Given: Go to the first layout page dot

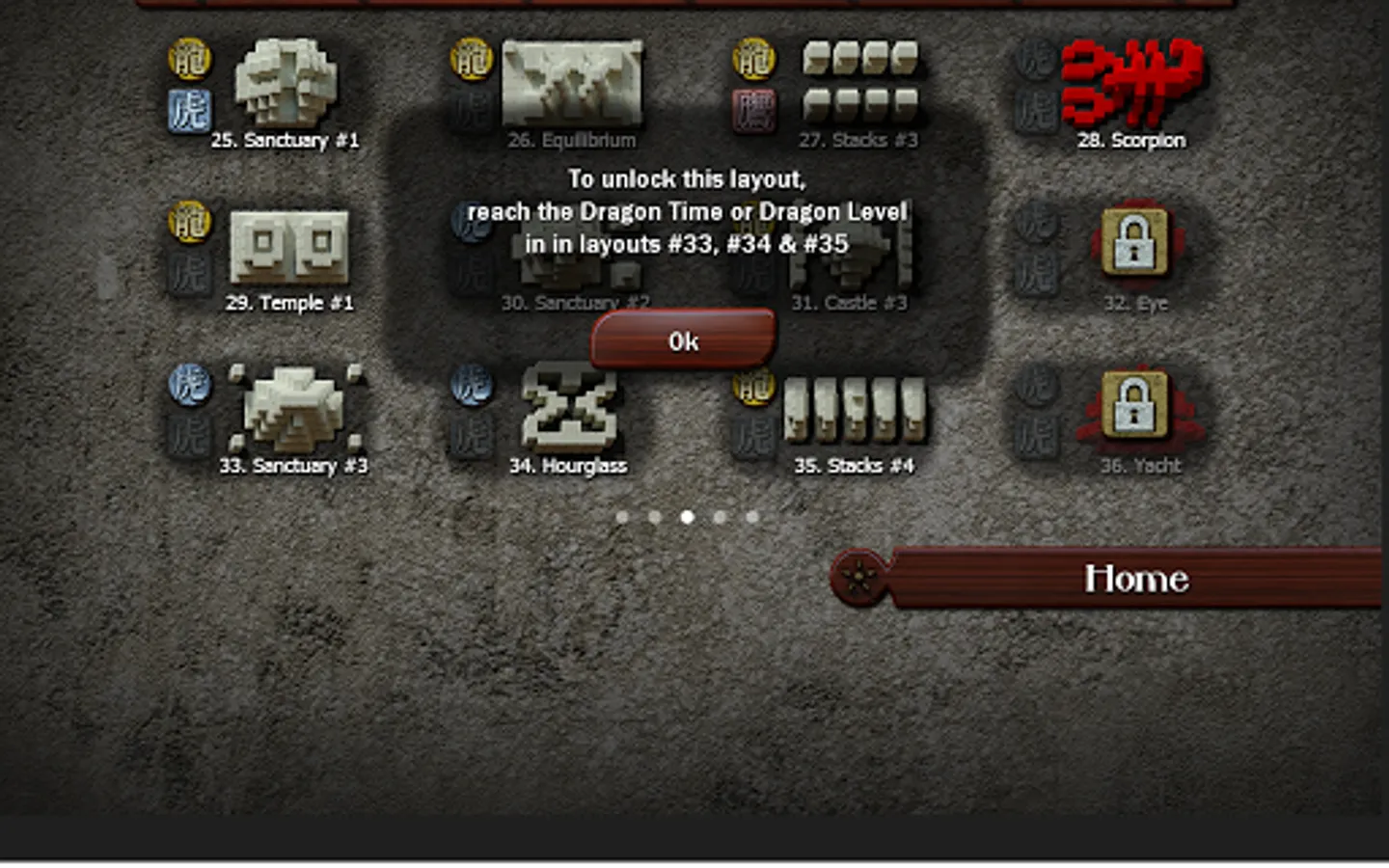Looking at the screenshot, I should pyautogui.click(x=622, y=517).
